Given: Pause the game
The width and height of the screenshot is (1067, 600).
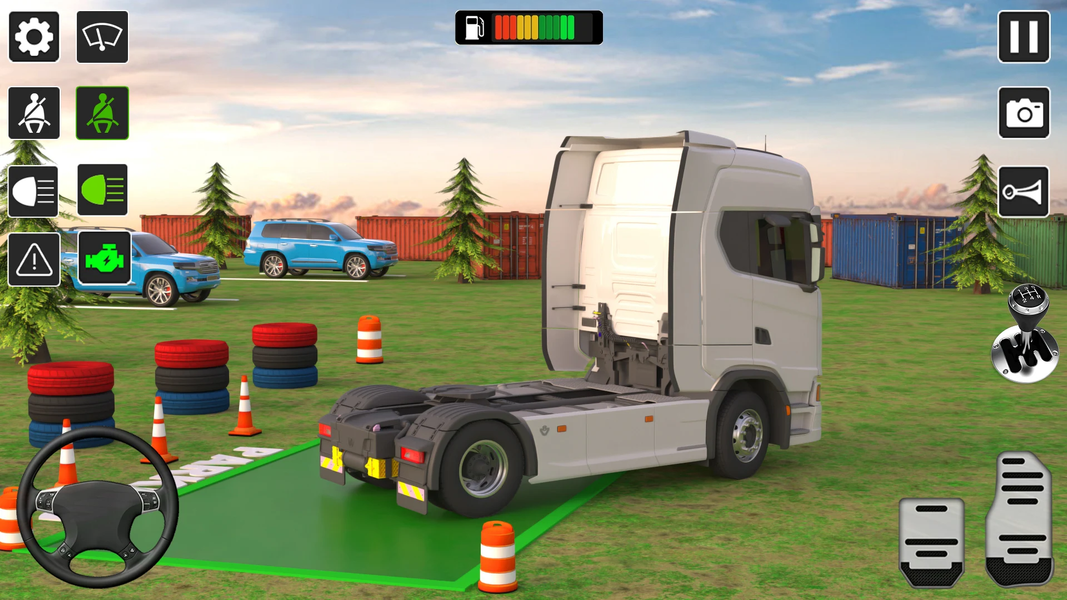Looking at the screenshot, I should click(1023, 37).
